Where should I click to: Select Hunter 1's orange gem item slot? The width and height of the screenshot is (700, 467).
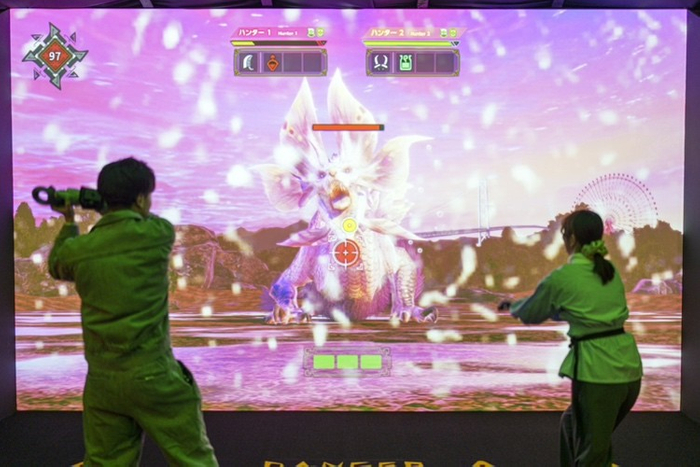click(x=270, y=62)
